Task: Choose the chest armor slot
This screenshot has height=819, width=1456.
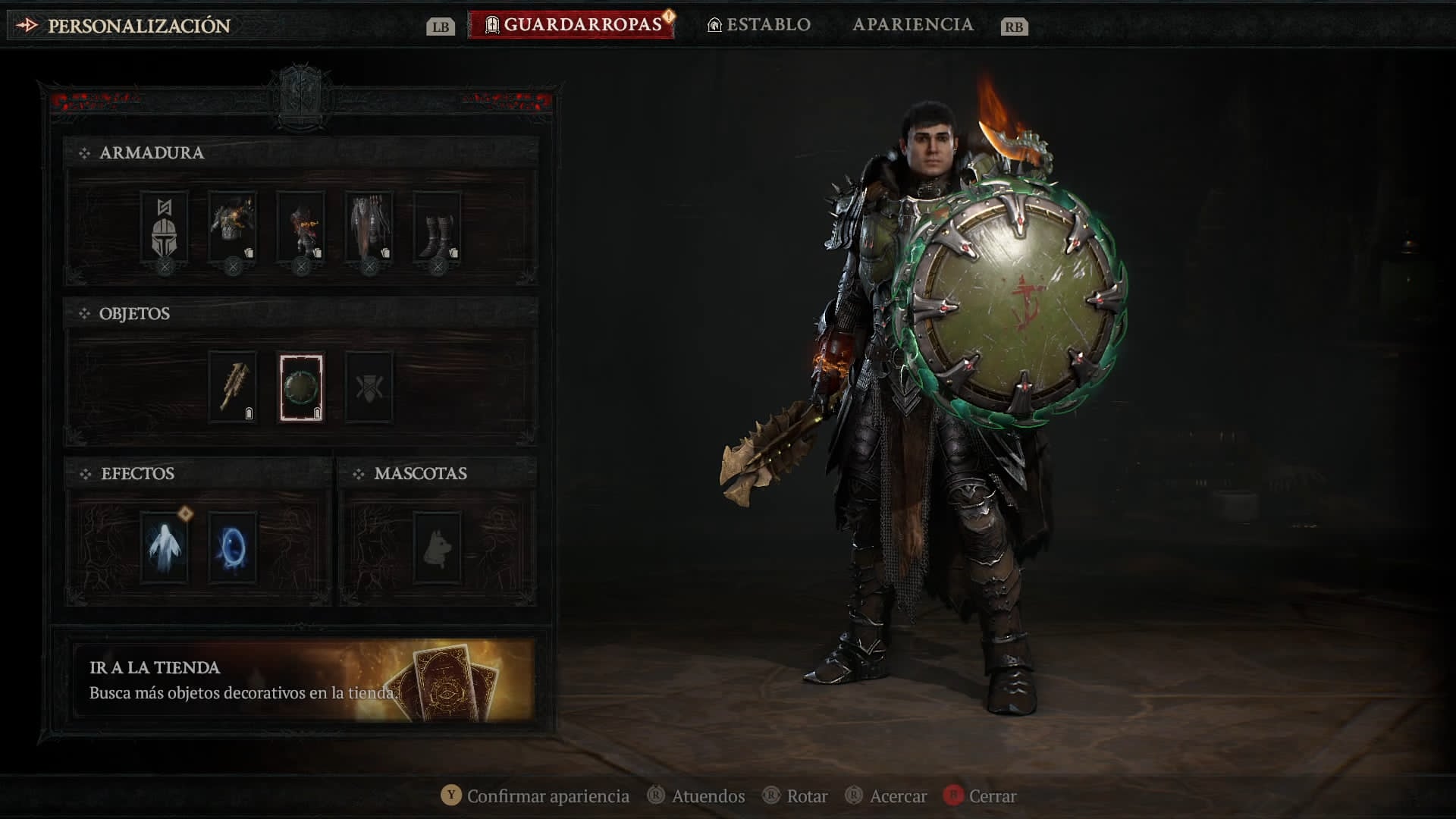Action: coord(233,227)
